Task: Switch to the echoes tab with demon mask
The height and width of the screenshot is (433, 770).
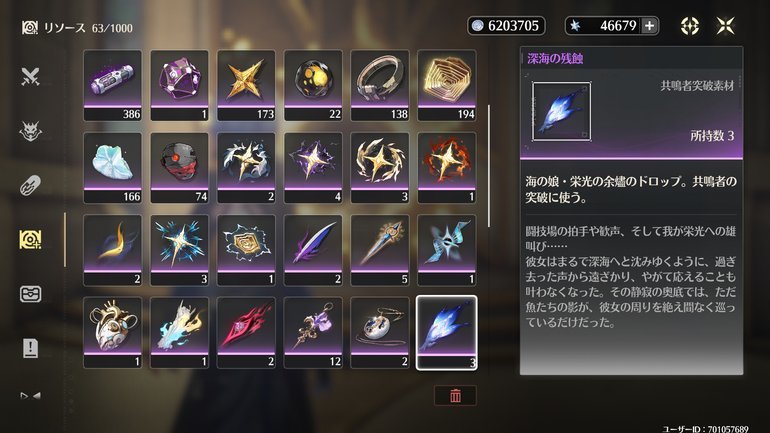Action: point(30,130)
